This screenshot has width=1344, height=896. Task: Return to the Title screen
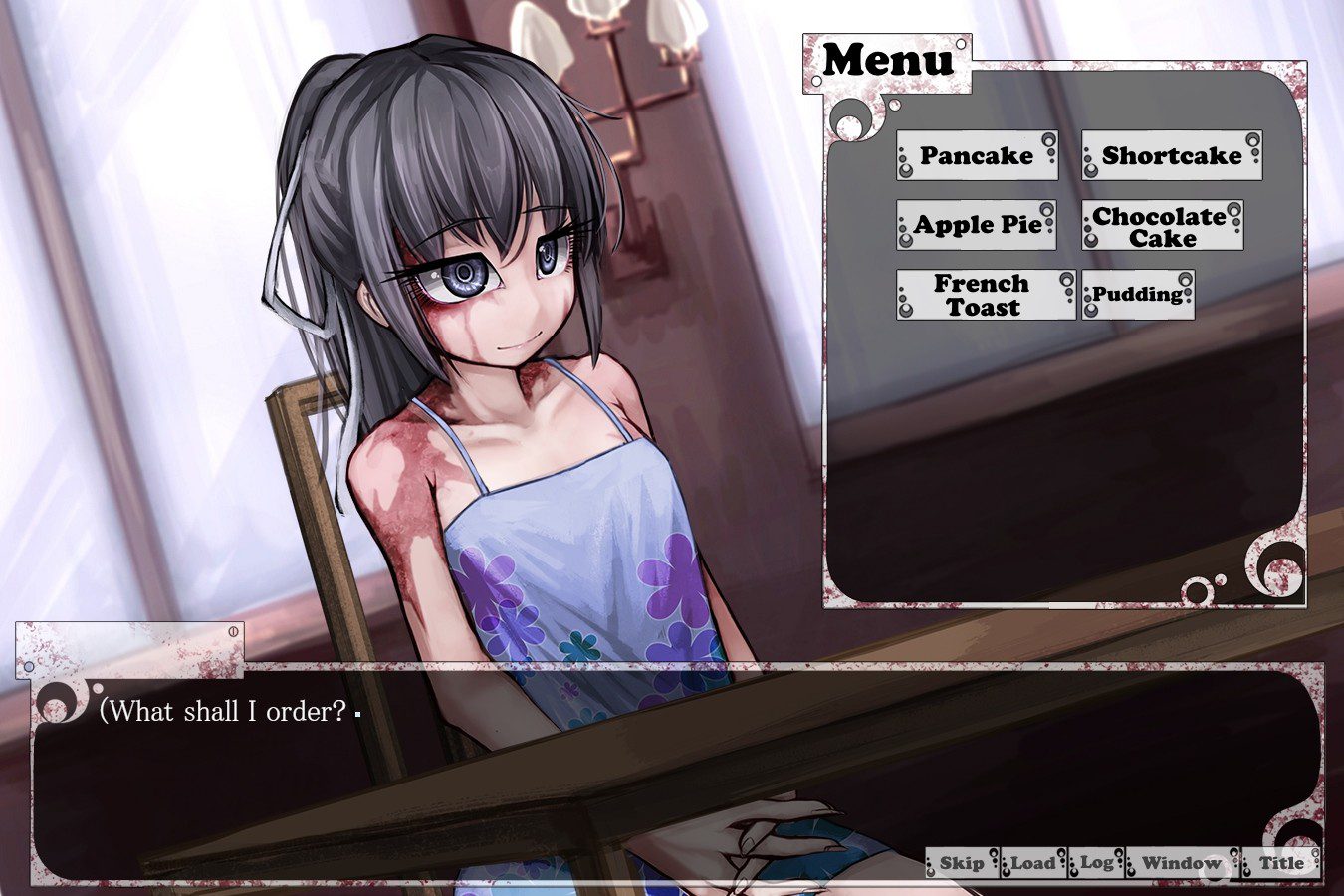[x=1281, y=863]
